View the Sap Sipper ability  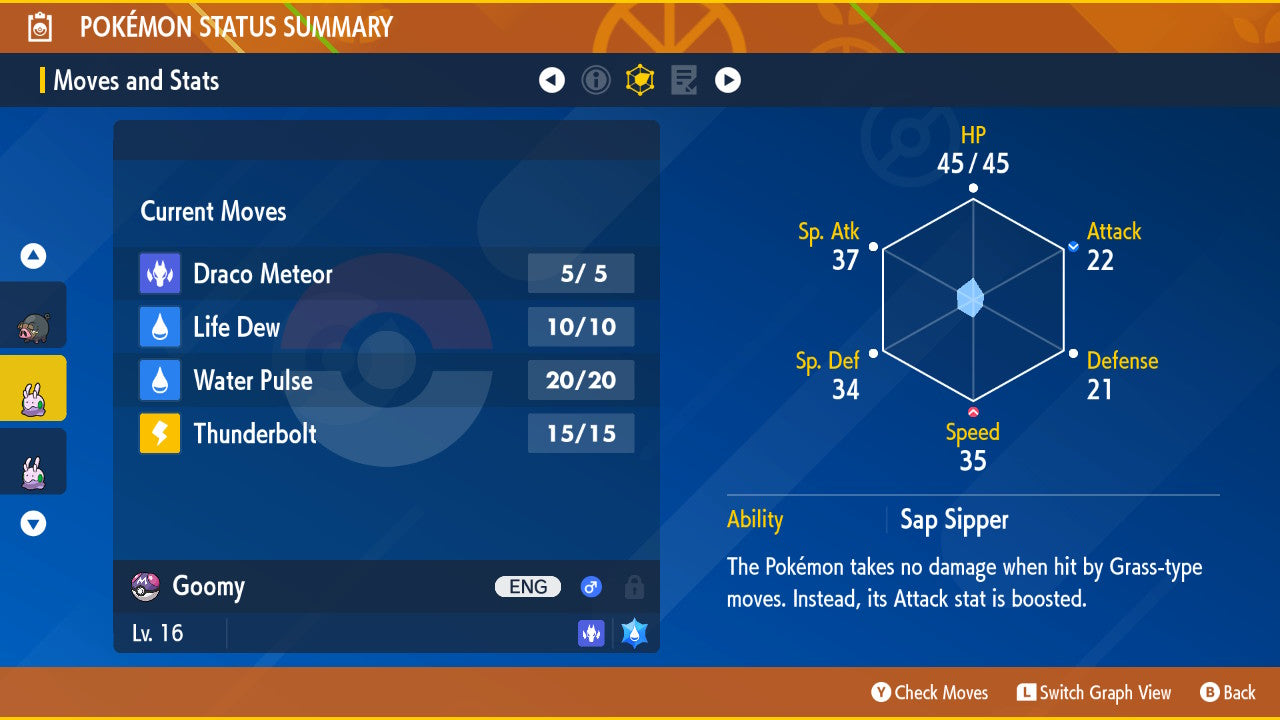pos(954,520)
